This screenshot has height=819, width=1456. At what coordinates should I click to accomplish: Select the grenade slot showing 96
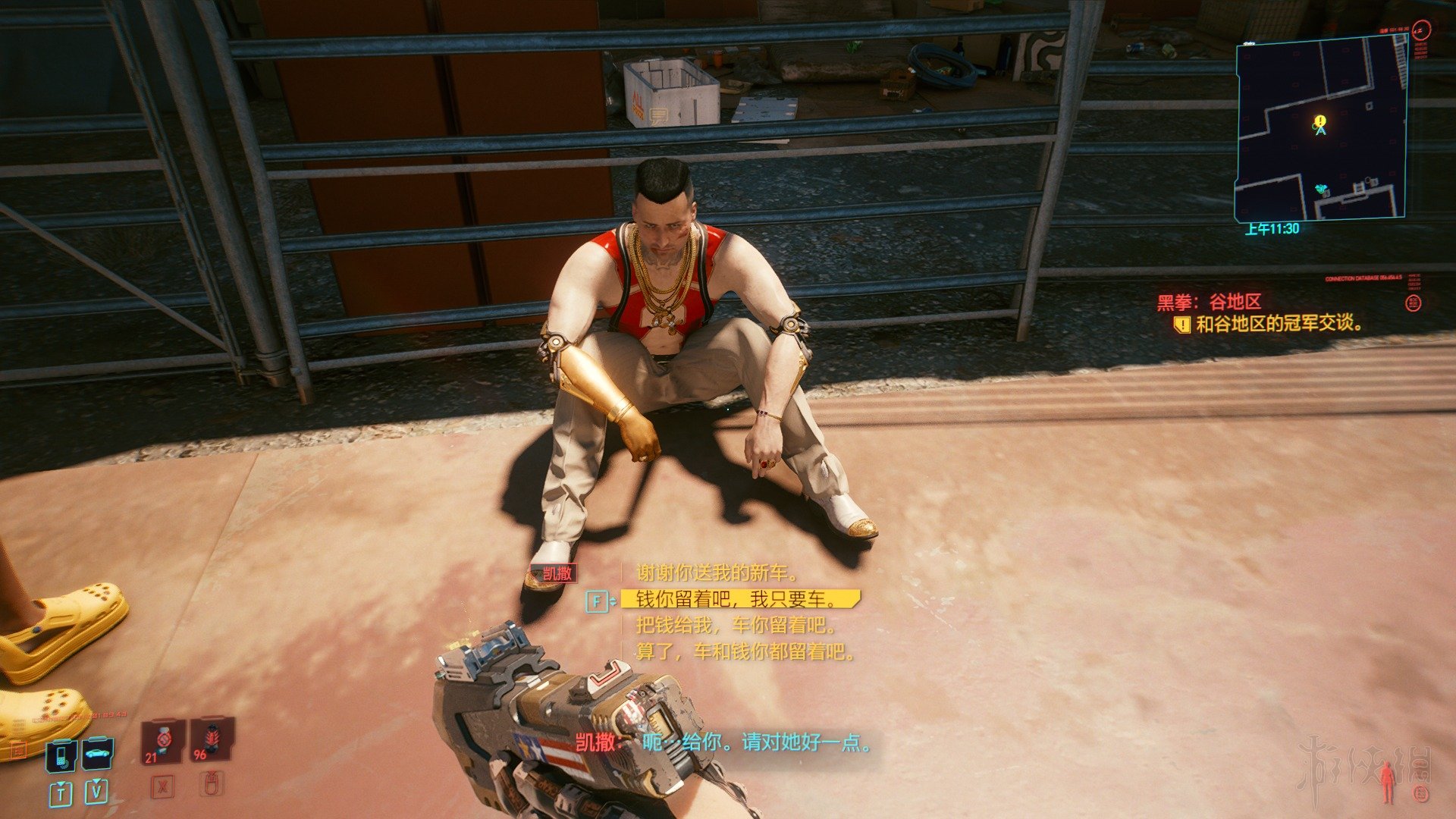coord(212,739)
